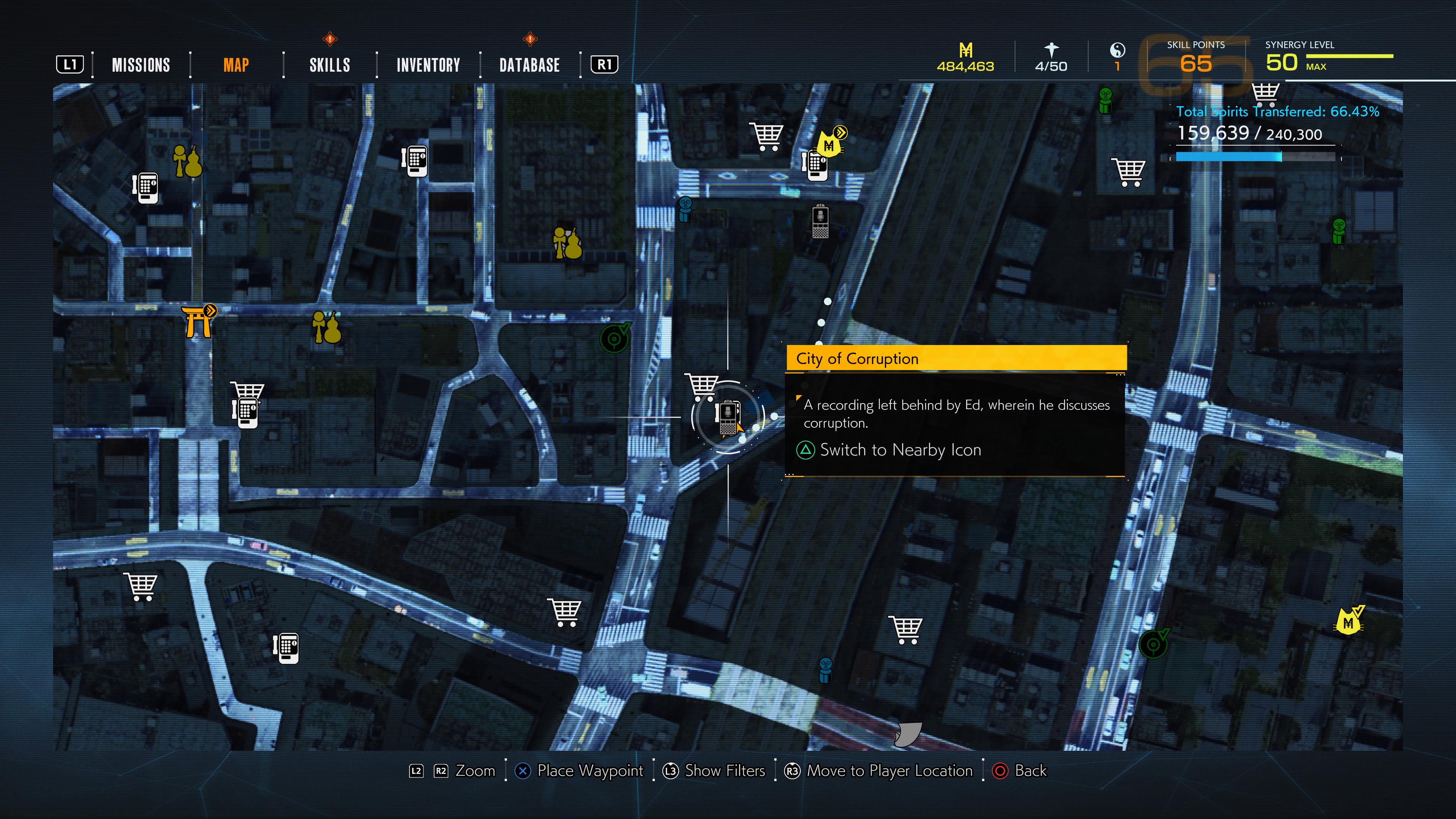Select the yellow cat marker with arrow badge
The image size is (1456, 819).
coord(829,143)
